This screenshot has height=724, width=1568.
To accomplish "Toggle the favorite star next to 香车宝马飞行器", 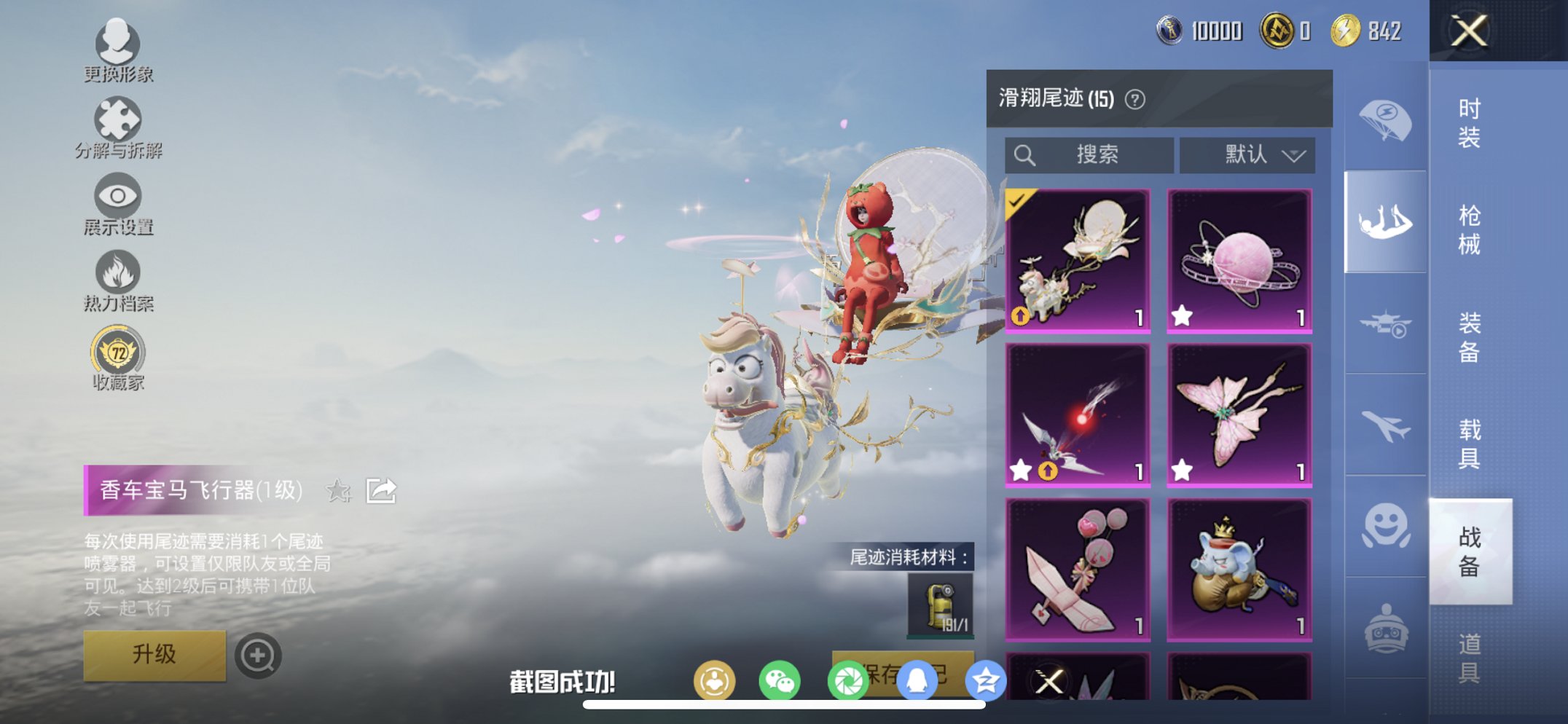I will click(339, 491).
